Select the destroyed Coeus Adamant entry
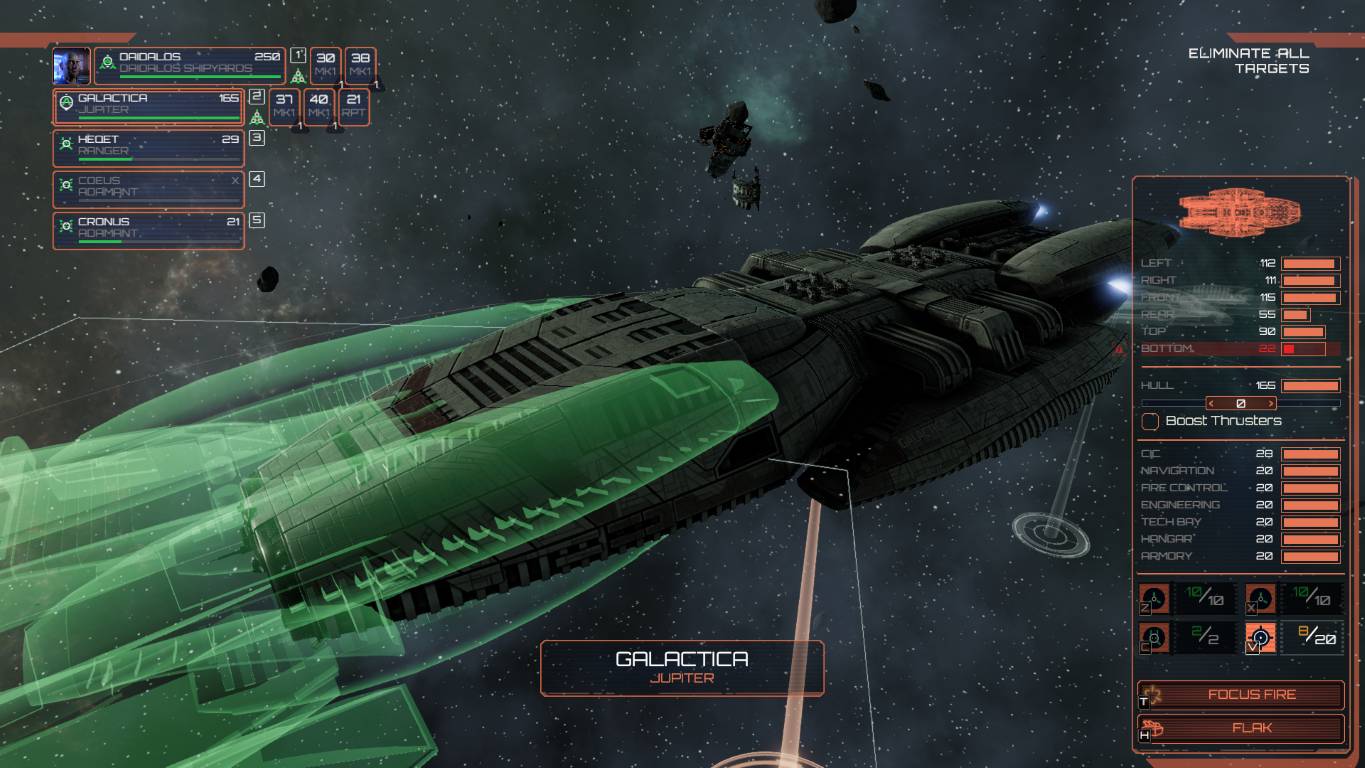 point(148,188)
